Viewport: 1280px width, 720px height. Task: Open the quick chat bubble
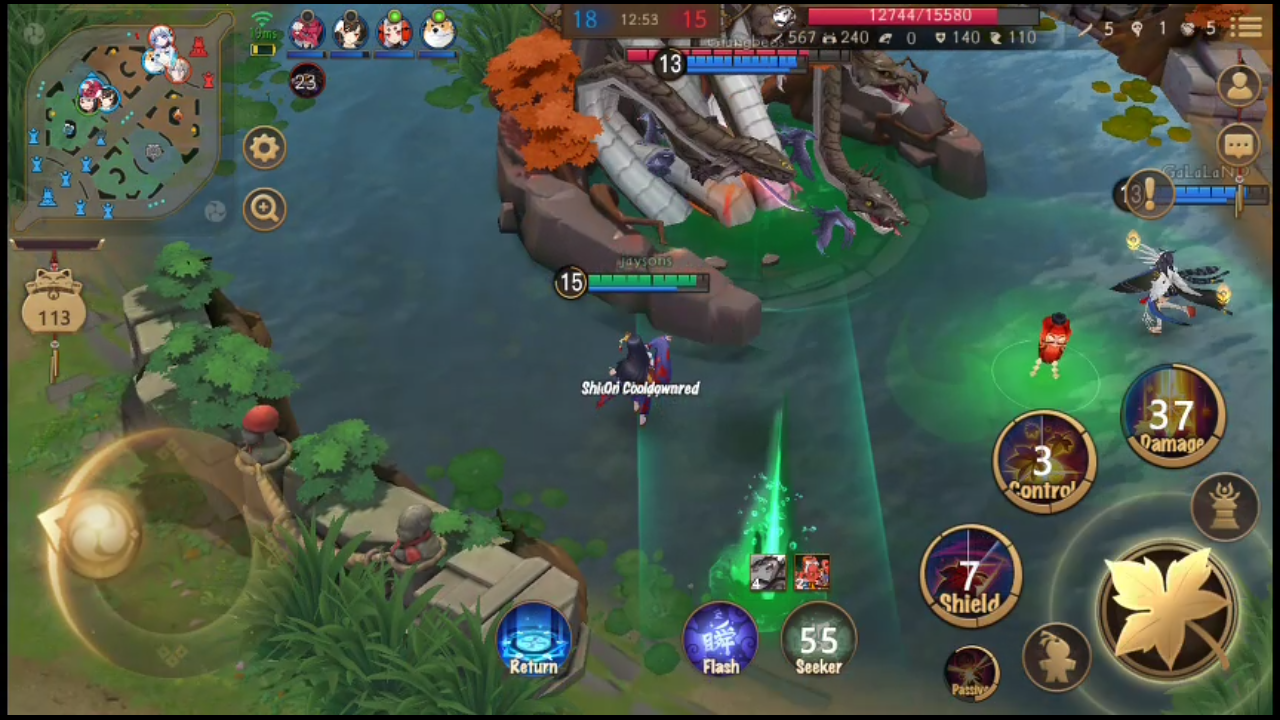(1239, 146)
